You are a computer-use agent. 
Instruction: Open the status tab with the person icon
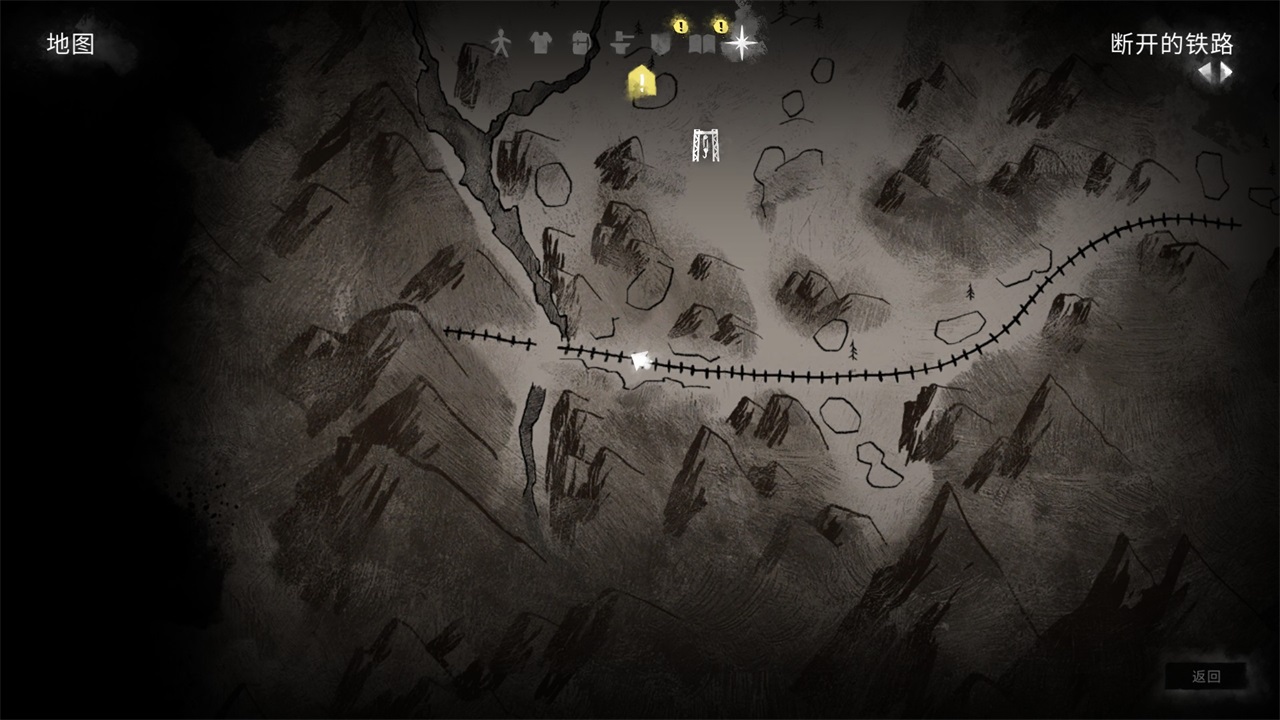pyautogui.click(x=499, y=43)
